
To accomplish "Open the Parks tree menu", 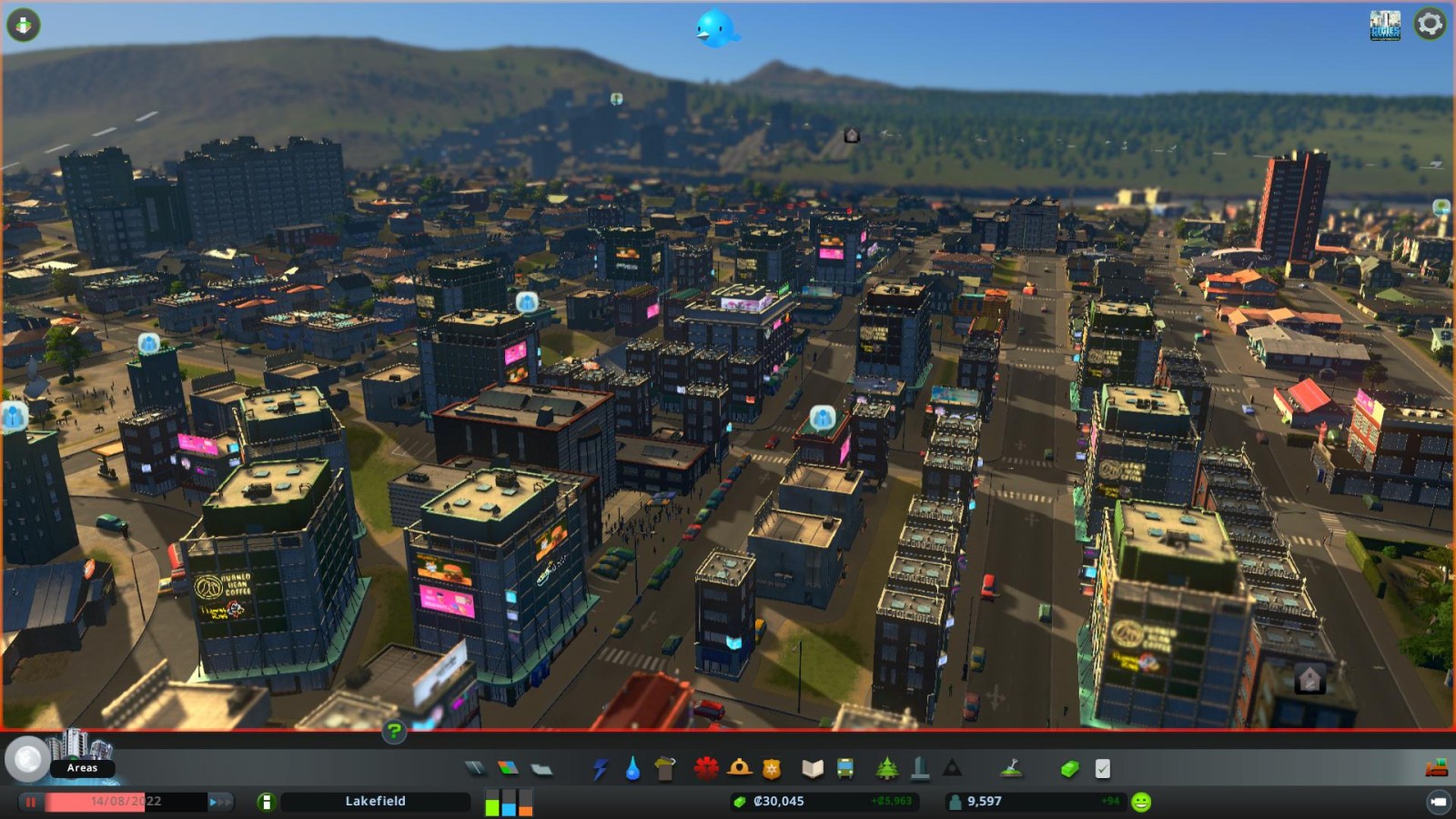I will [886, 769].
